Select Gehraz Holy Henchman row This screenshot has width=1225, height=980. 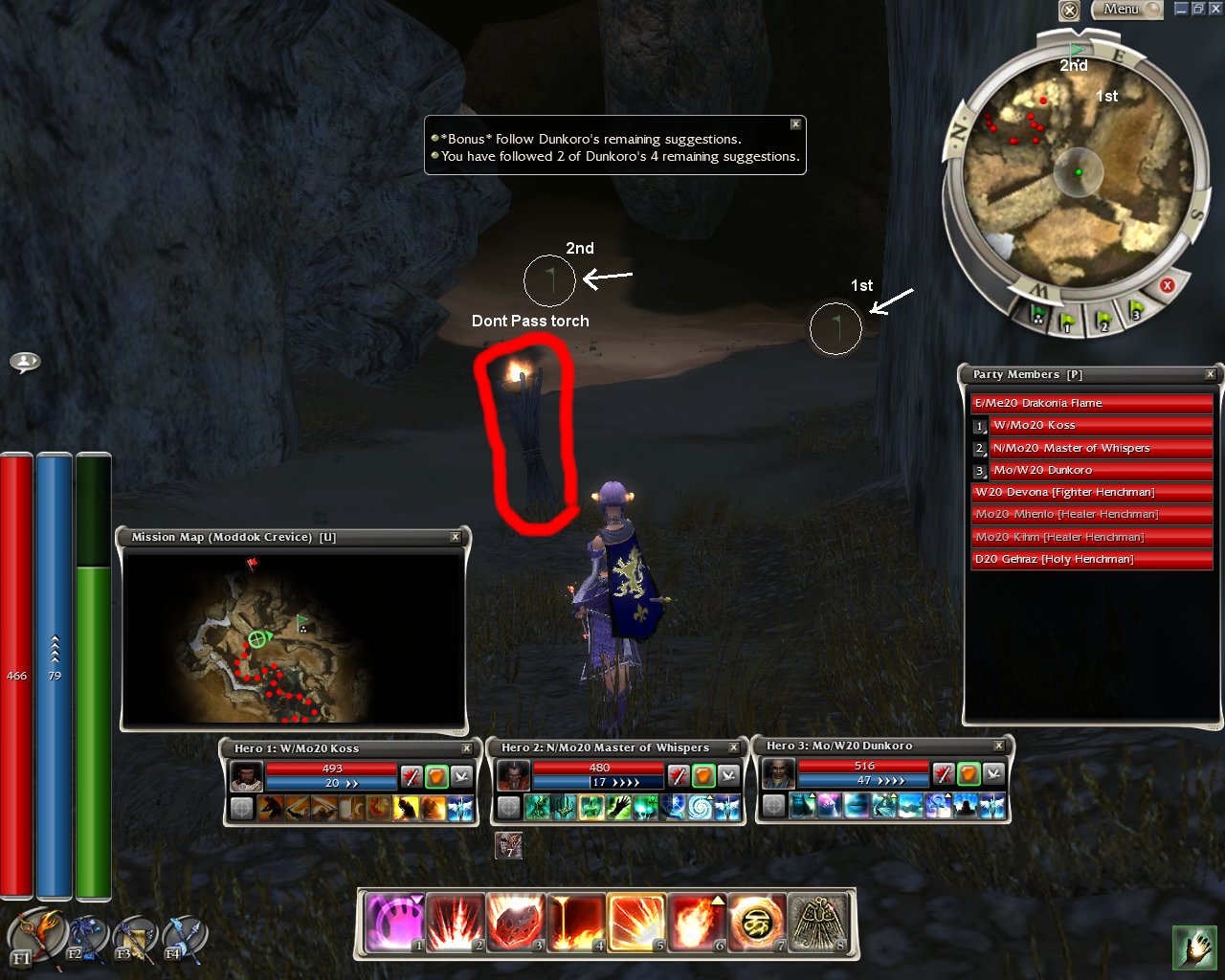1091,559
